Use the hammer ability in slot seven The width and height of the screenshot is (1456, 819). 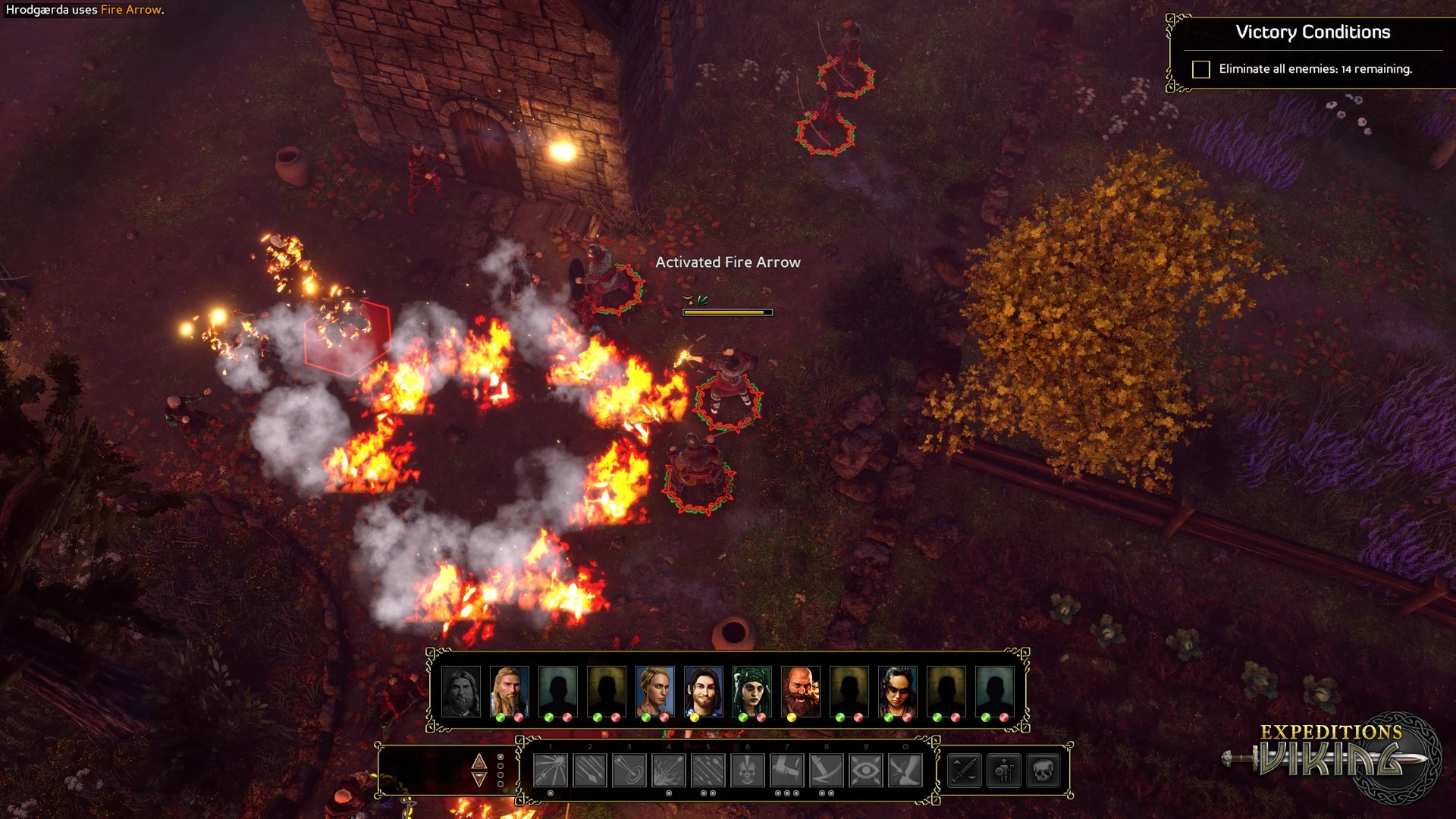click(787, 770)
